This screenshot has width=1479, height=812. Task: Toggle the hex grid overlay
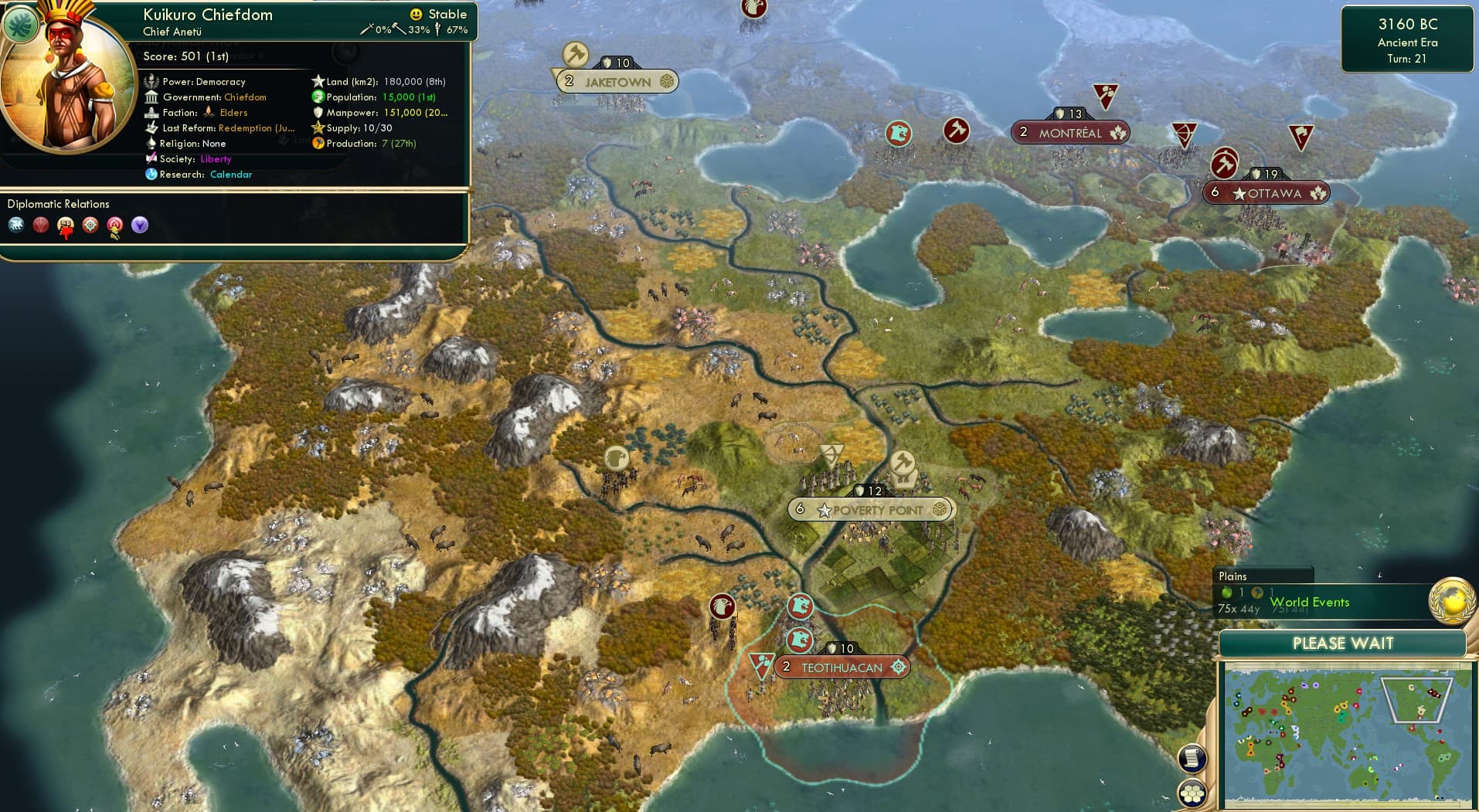[1192, 793]
